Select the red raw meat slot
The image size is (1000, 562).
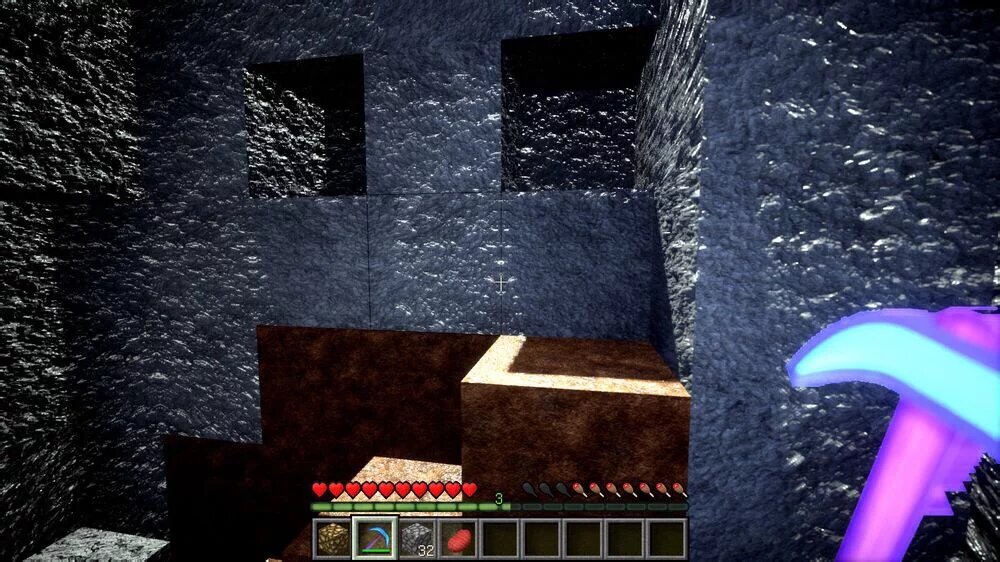458,538
